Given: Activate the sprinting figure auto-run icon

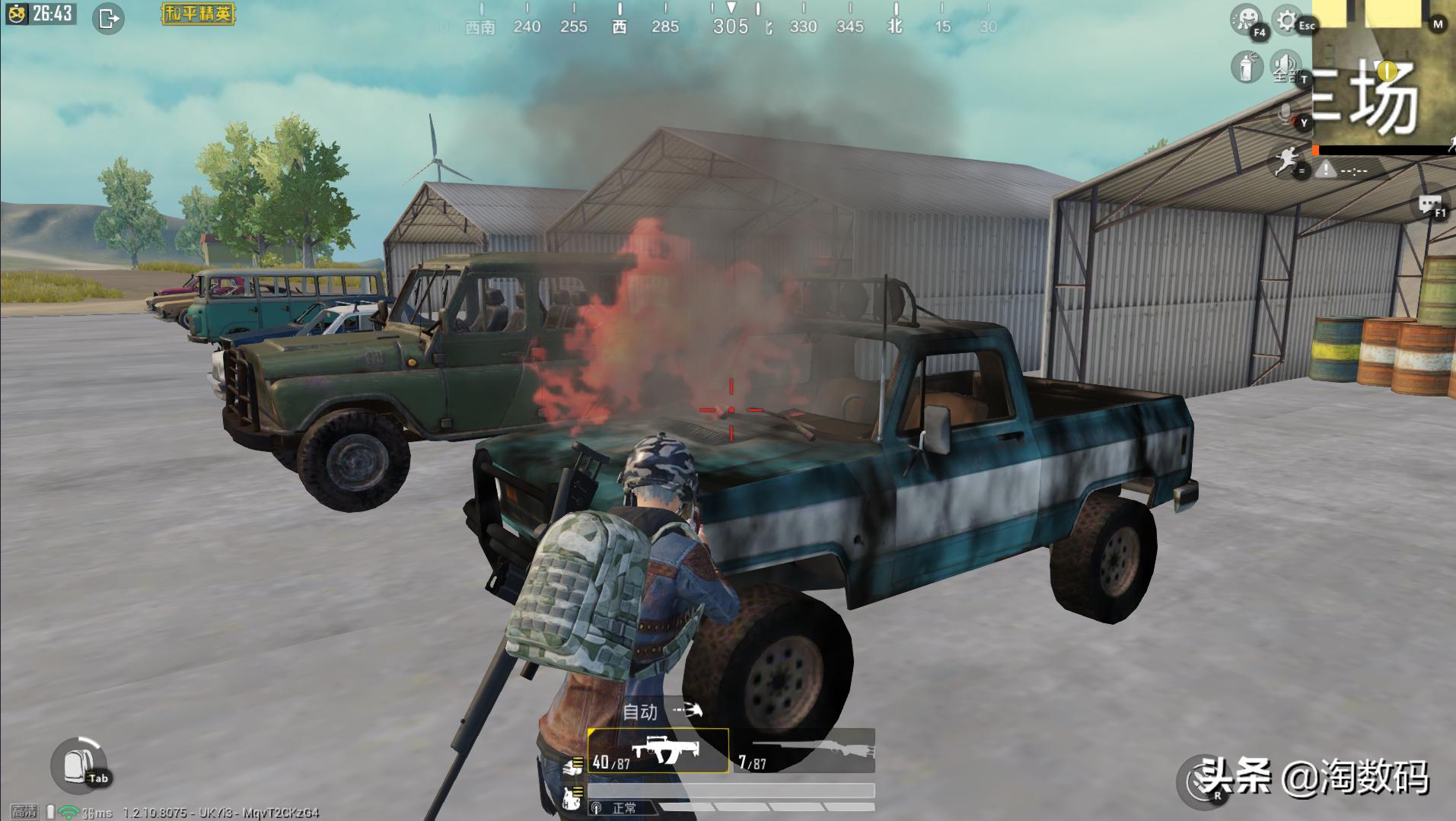Looking at the screenshot, I should (1286, 162).
